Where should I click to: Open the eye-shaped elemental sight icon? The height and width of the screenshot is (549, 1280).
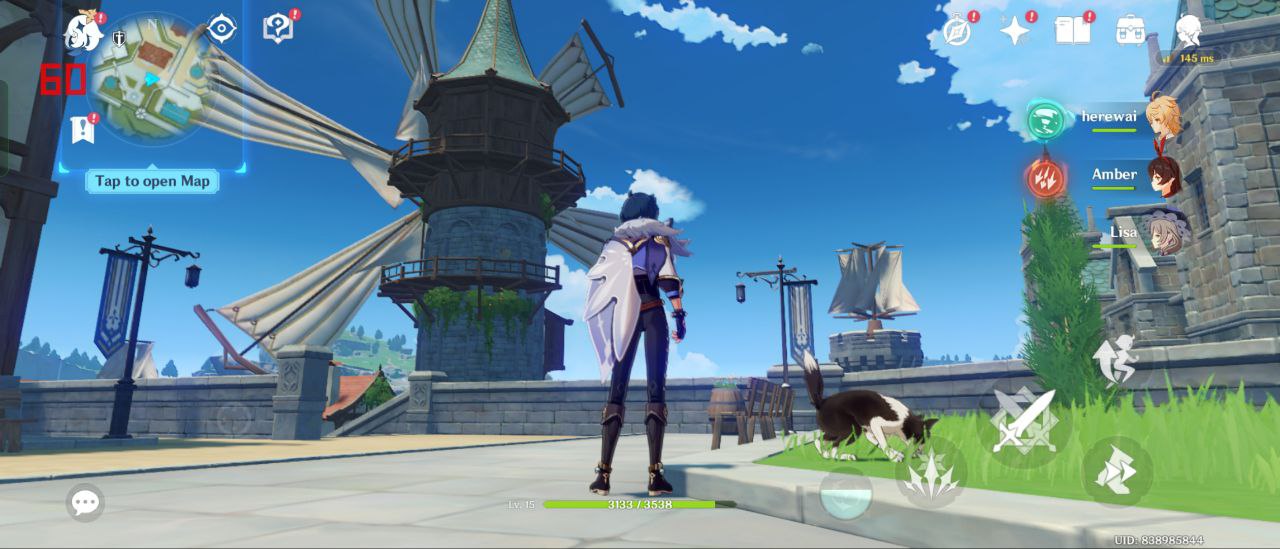[x=221, y=29]
